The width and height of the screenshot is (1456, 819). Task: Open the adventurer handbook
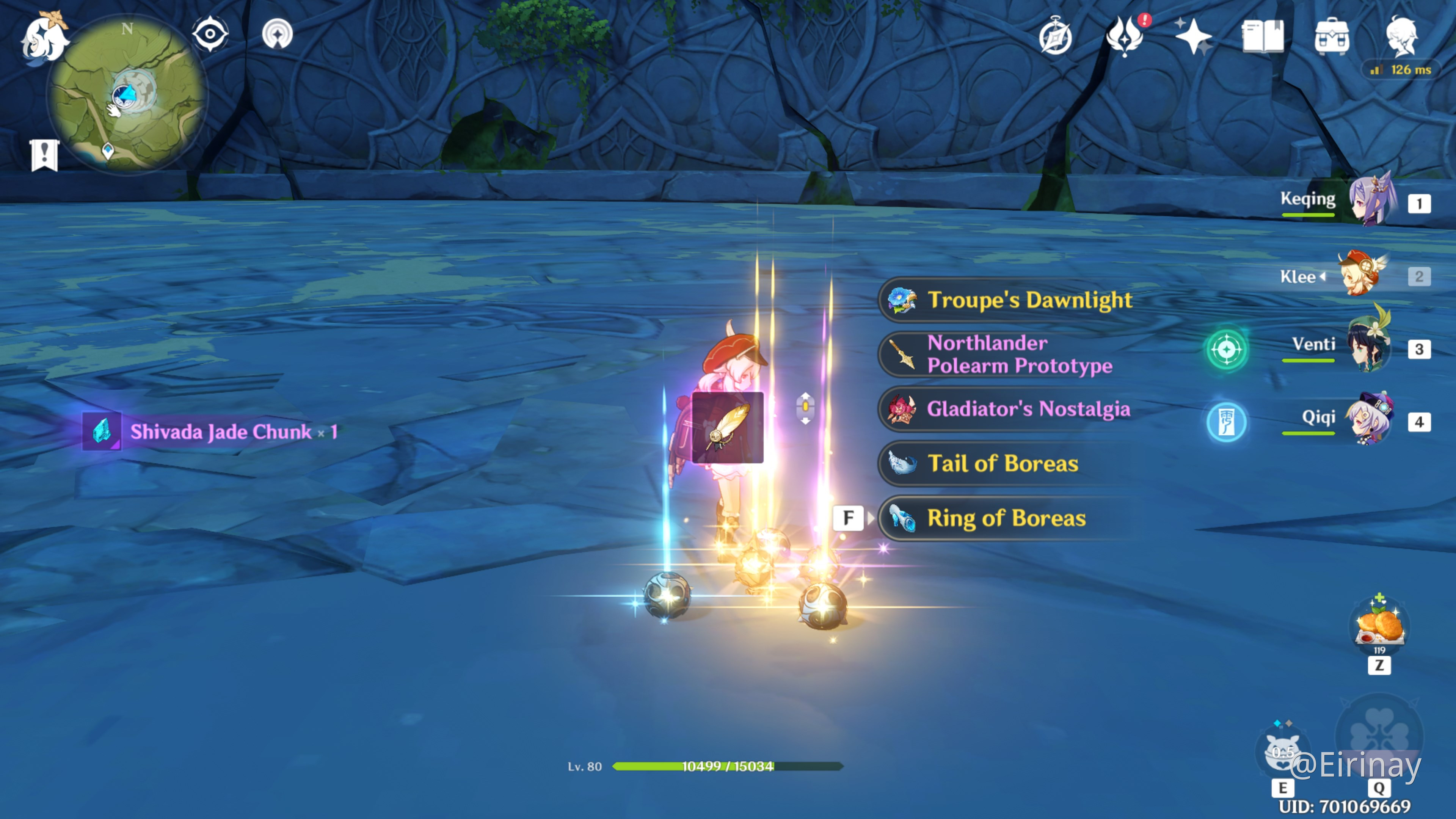click(x=1263, y=36)
